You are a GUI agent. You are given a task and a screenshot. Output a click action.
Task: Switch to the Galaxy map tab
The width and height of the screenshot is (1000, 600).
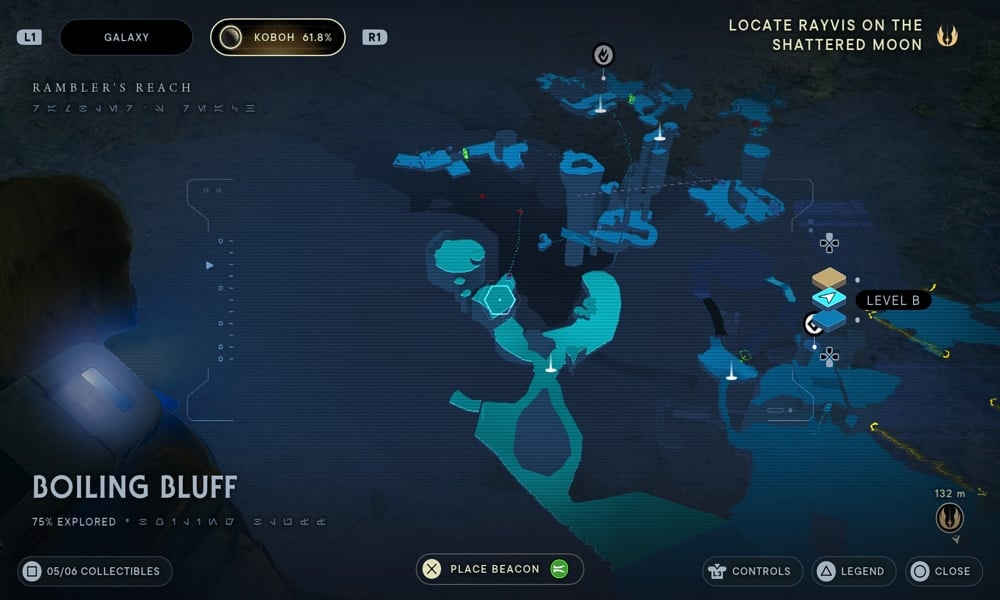point(126,37)
